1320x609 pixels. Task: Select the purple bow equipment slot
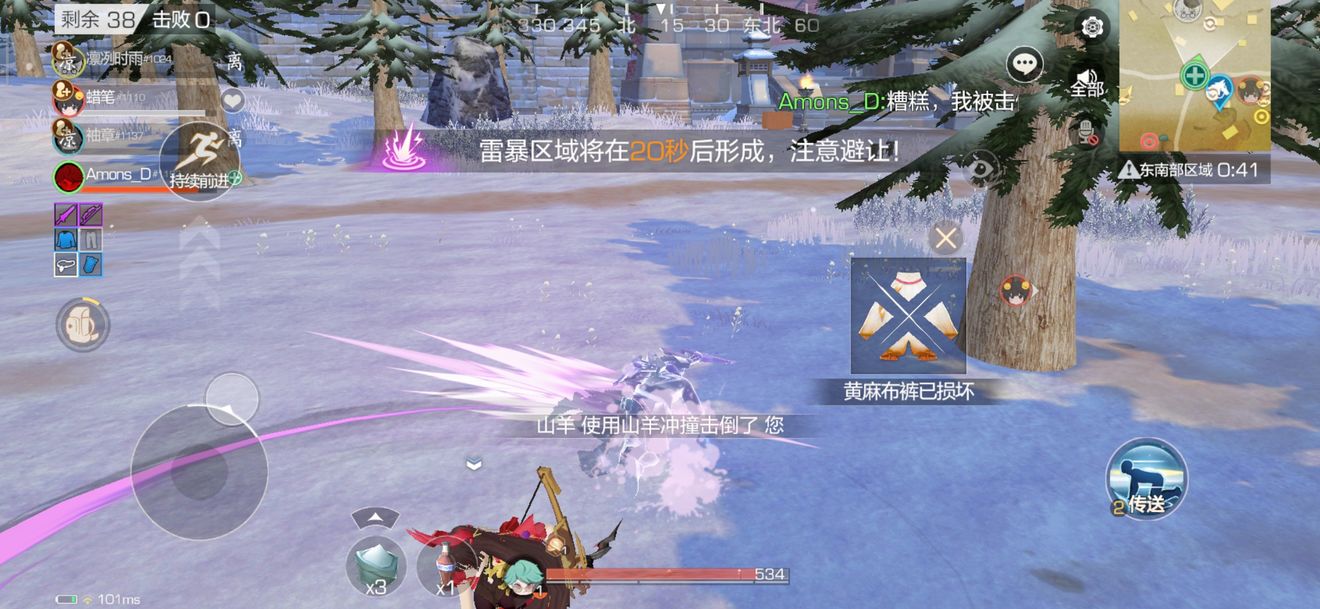66,215
